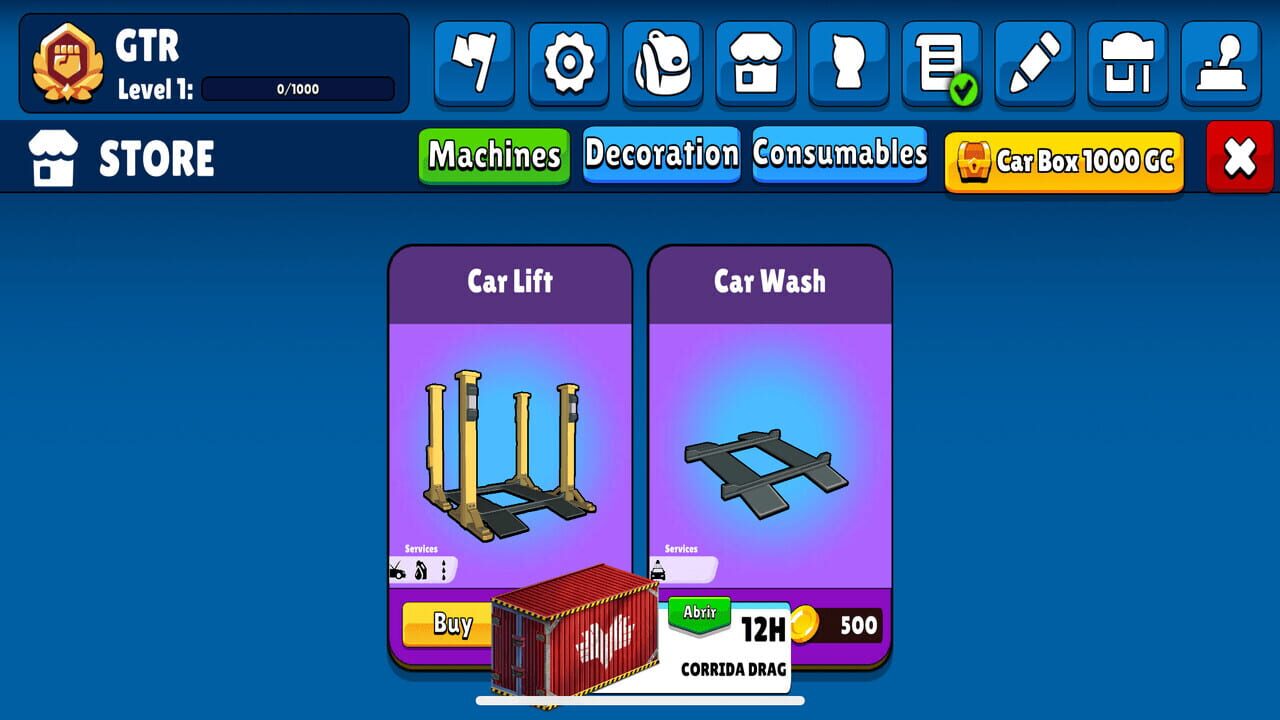Select the shop building icon in the toolbar
1280x720 pixels.
(x=755, y=62)
